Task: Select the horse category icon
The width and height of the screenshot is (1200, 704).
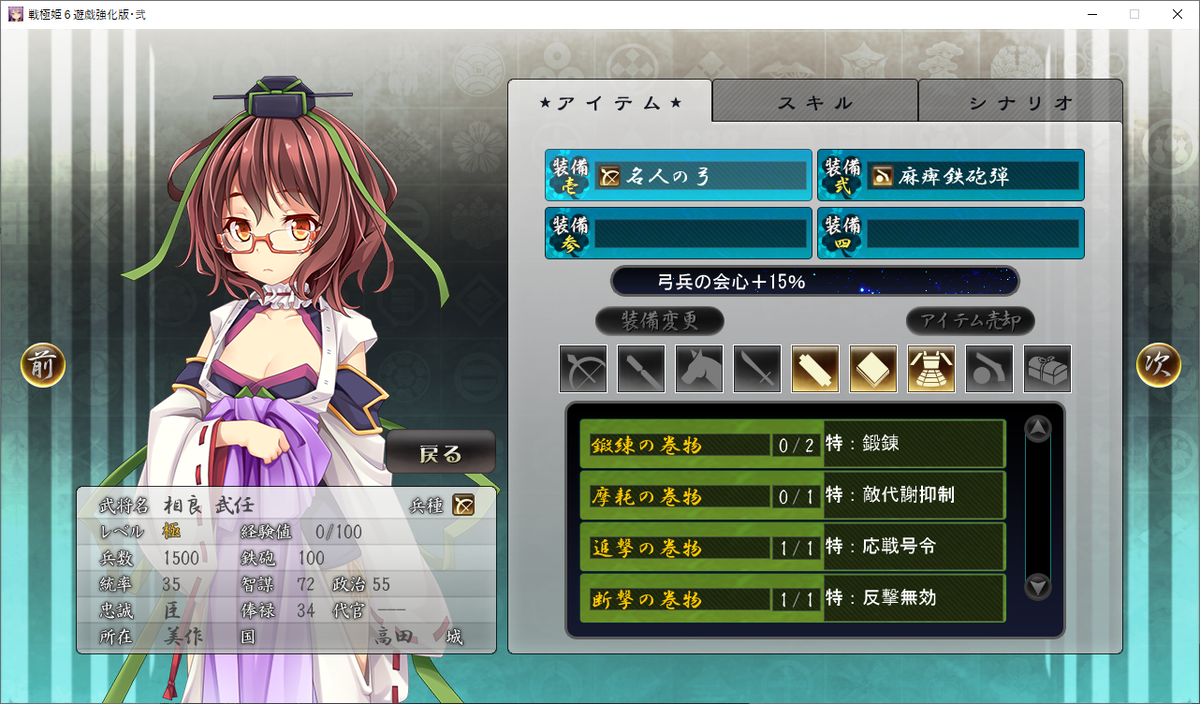Action: (x=699, y=369)
